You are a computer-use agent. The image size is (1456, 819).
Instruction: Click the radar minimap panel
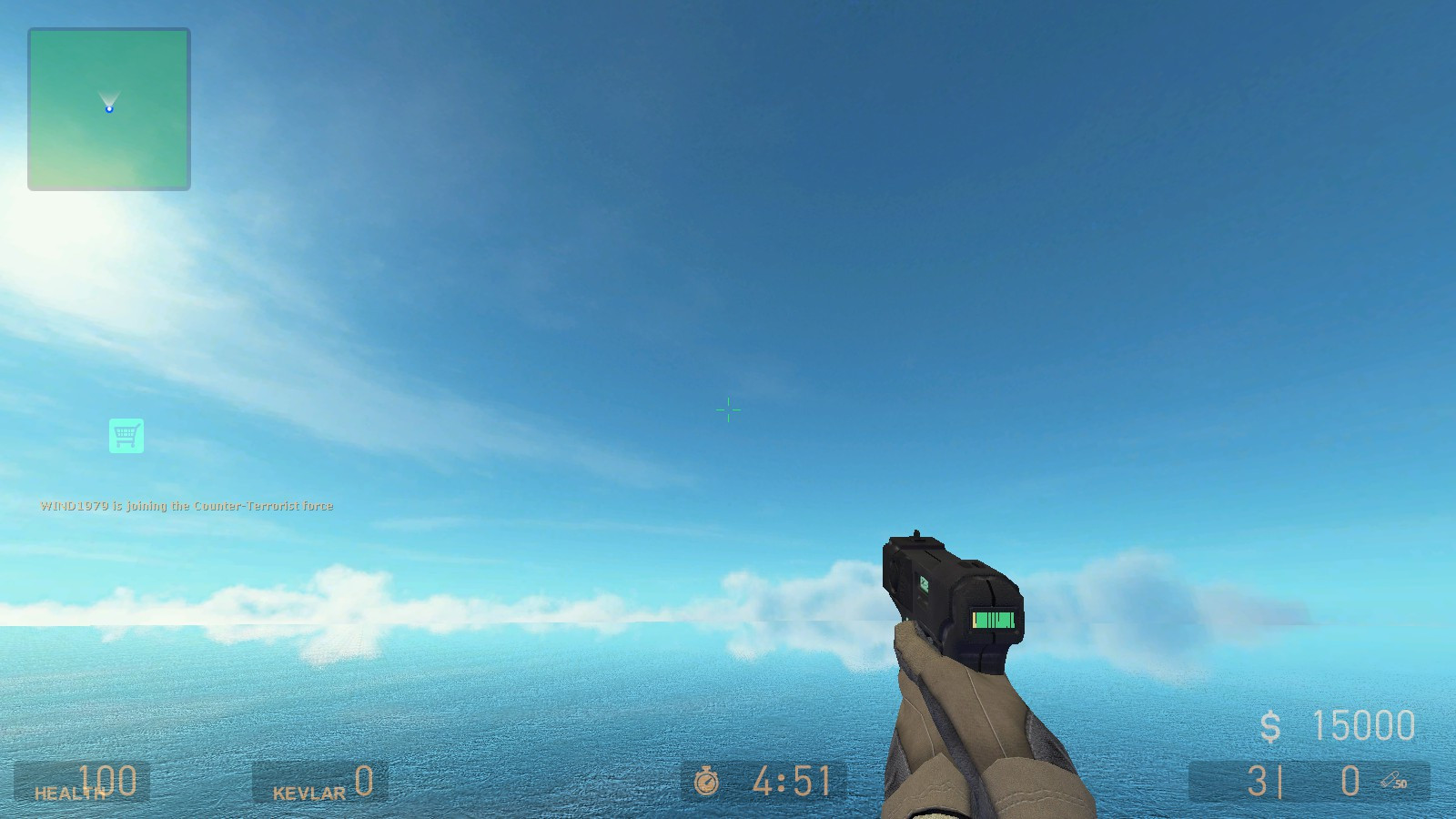tap(109, 107)
